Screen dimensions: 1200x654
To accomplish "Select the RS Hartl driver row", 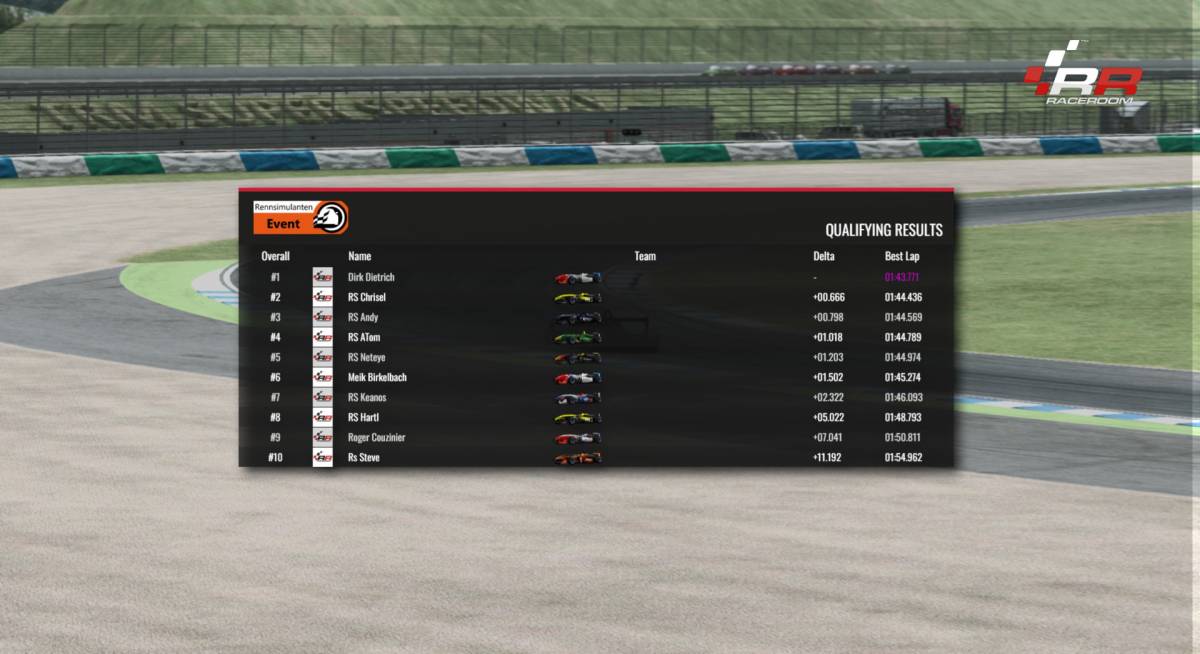I will pyautogui.click(x=363, y=417).
